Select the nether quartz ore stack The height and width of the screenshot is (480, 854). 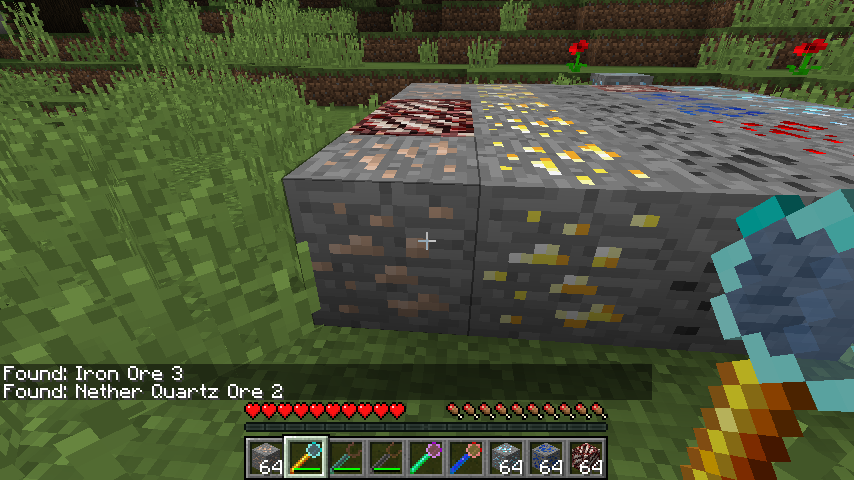click(x=586, y=458)
